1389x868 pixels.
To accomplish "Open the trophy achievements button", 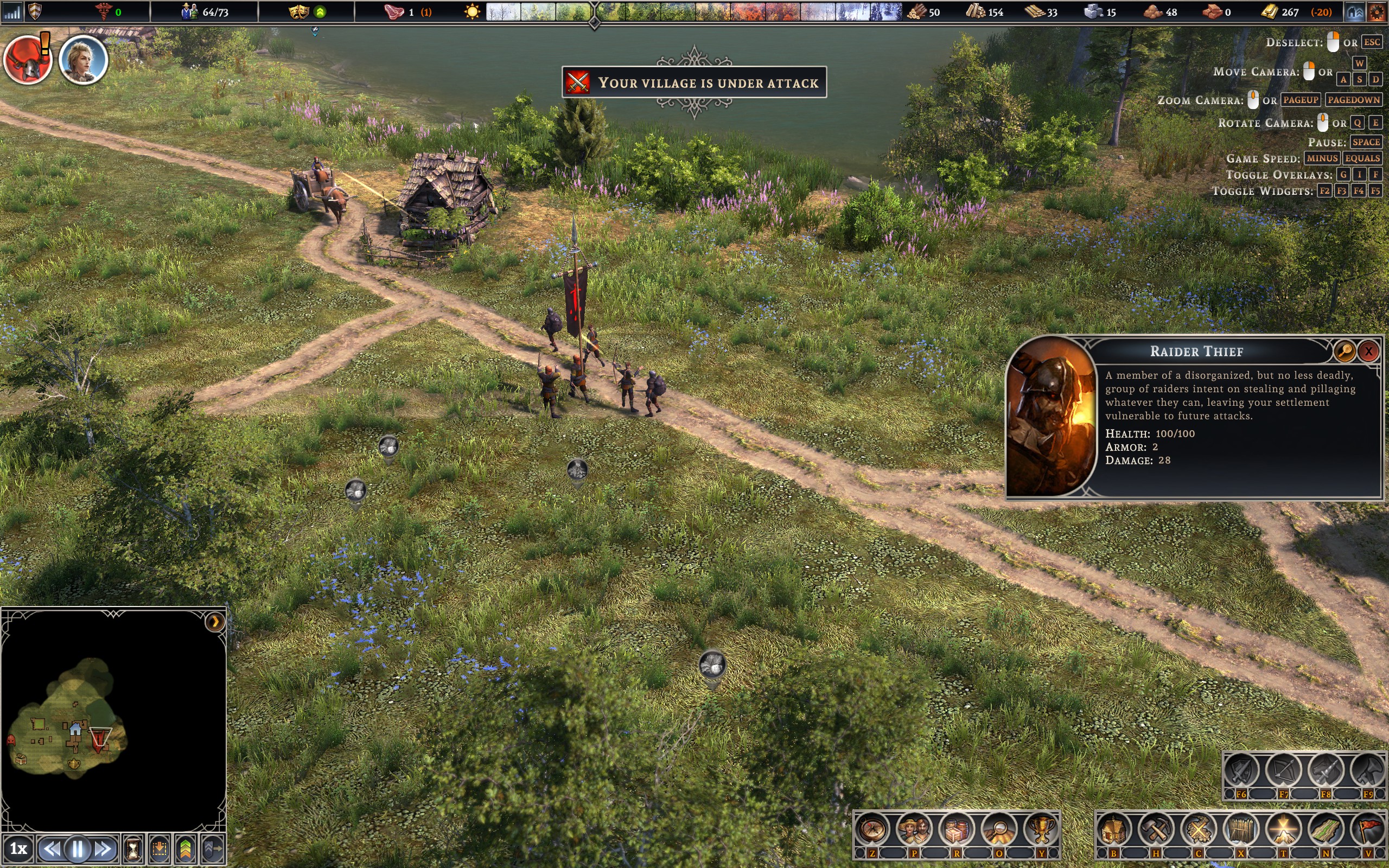I will [1041, 829].
